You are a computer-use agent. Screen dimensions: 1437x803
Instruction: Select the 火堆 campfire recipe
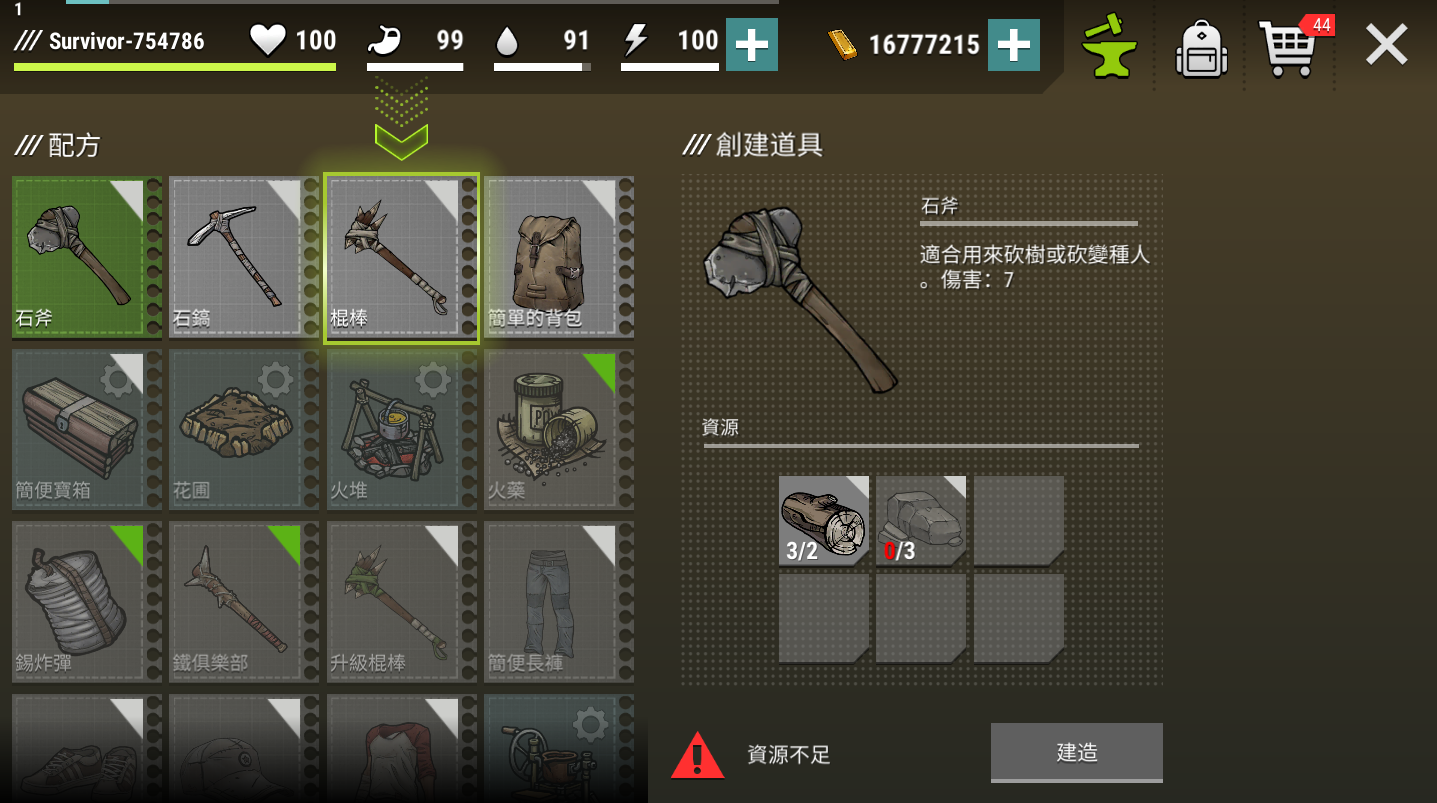pos(401,429)
